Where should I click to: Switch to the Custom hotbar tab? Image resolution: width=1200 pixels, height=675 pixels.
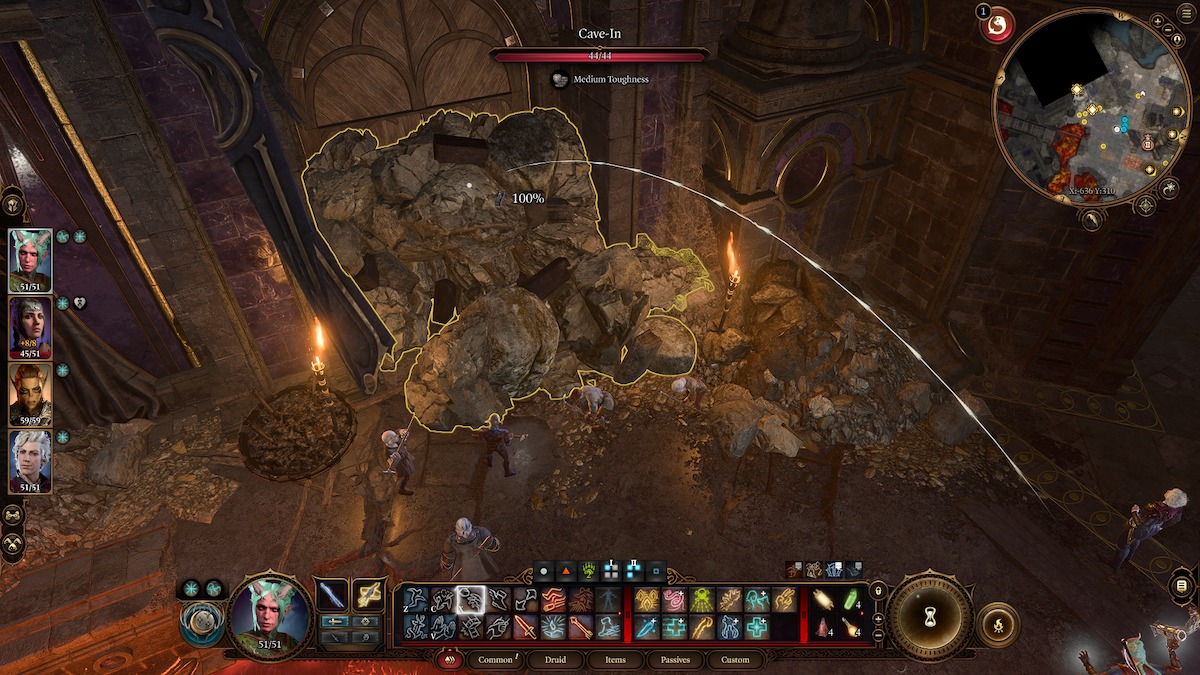735,660
